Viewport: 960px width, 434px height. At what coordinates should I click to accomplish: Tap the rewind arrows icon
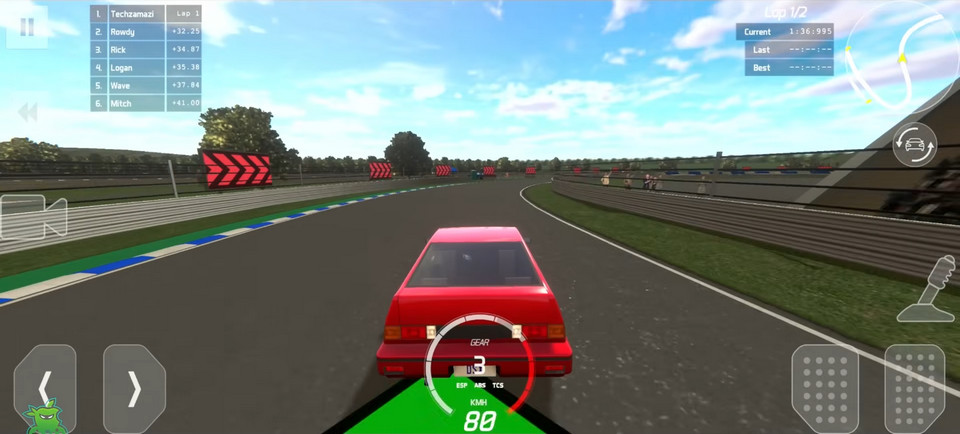(x=28, y=112)
